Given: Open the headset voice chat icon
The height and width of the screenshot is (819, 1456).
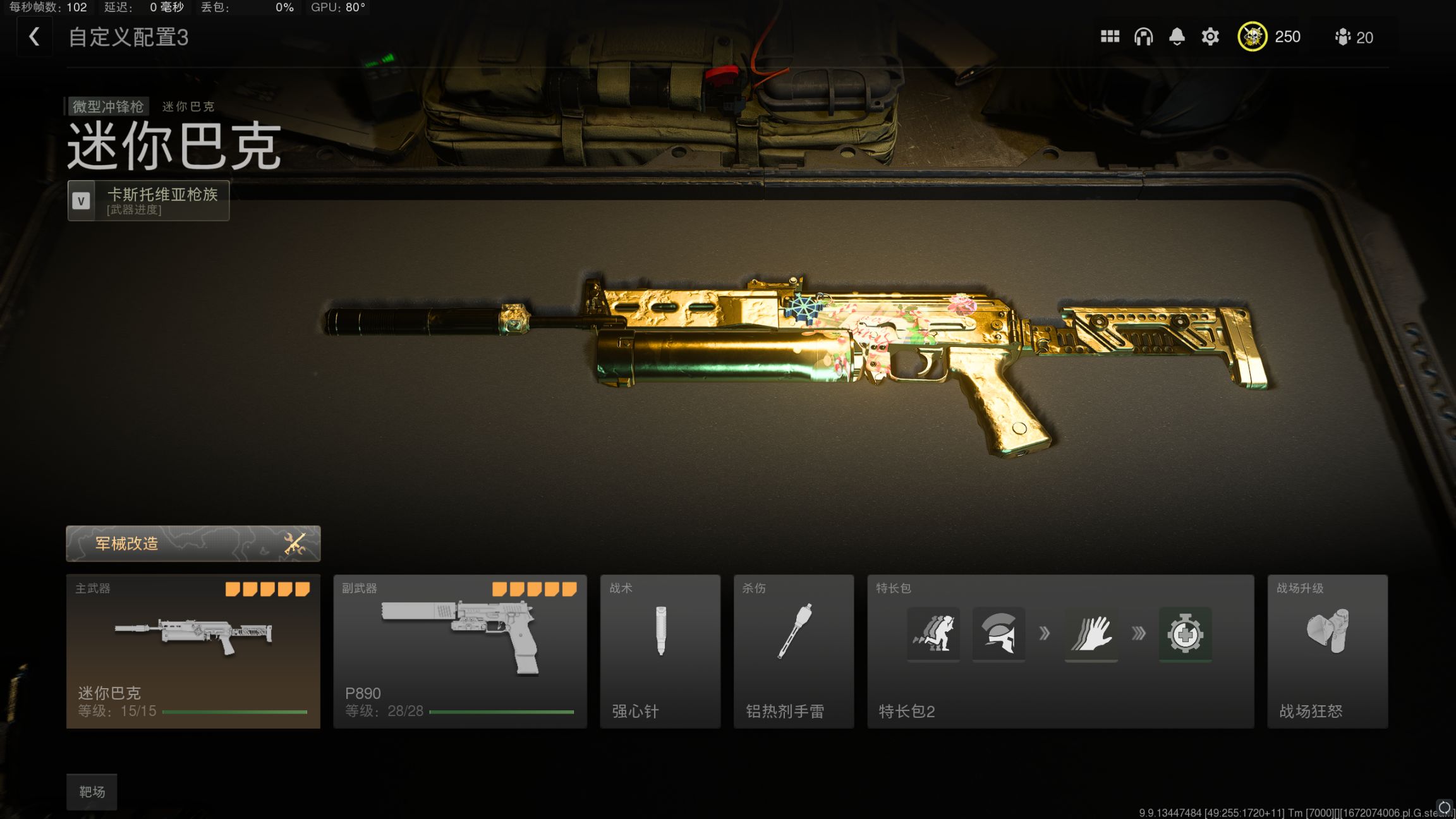Looking at the screenshot, I should coord(1143,37).
